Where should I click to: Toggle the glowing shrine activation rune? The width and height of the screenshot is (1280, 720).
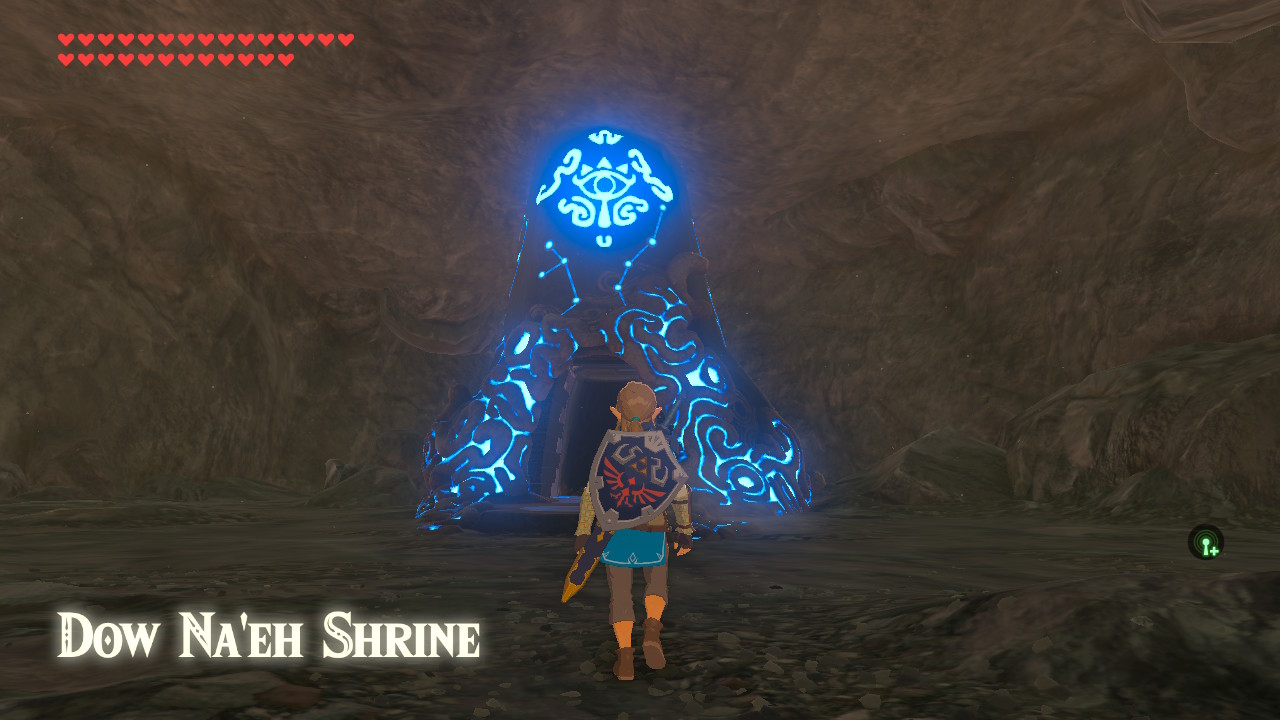coord(601,187)
